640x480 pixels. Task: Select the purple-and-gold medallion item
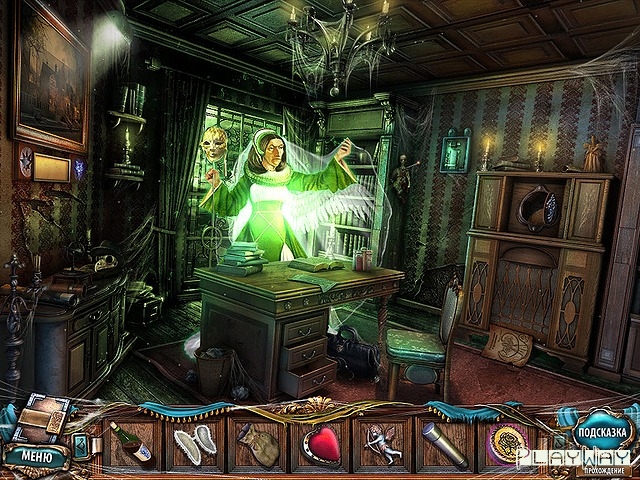click(x=503, y=444)
